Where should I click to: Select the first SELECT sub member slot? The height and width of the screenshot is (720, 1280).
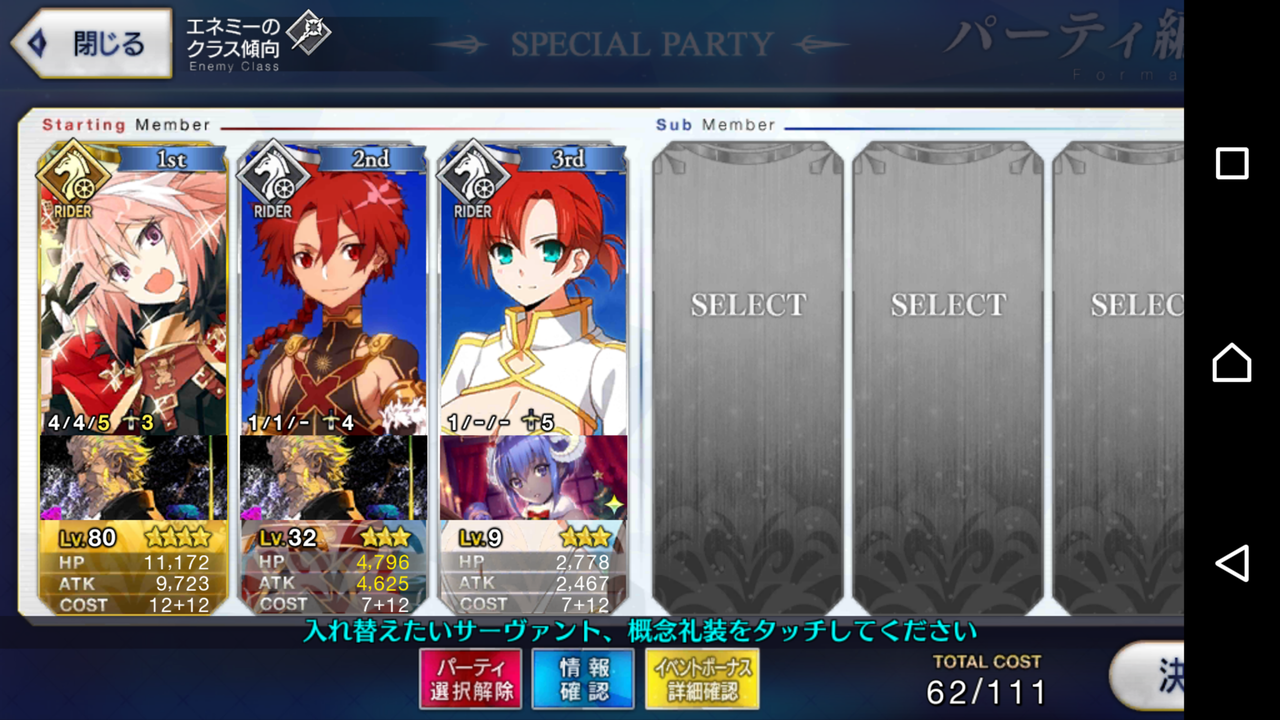point(748,305)
